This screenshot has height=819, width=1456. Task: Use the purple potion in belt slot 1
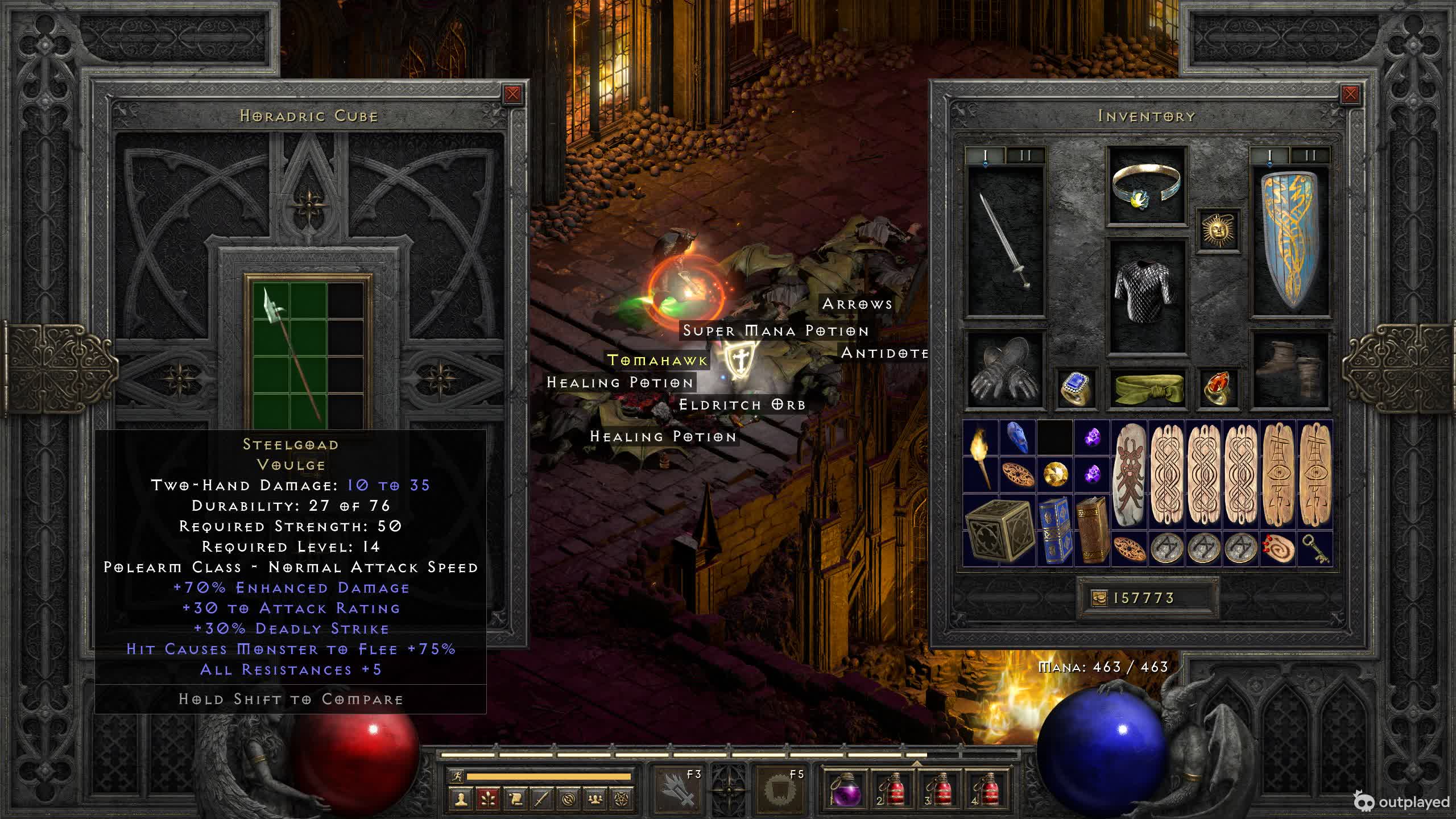844,789
